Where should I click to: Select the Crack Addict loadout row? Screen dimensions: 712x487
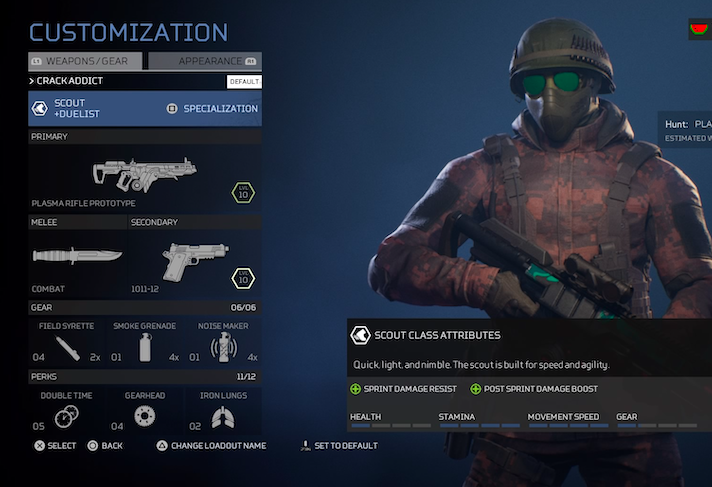click(130, 81)
